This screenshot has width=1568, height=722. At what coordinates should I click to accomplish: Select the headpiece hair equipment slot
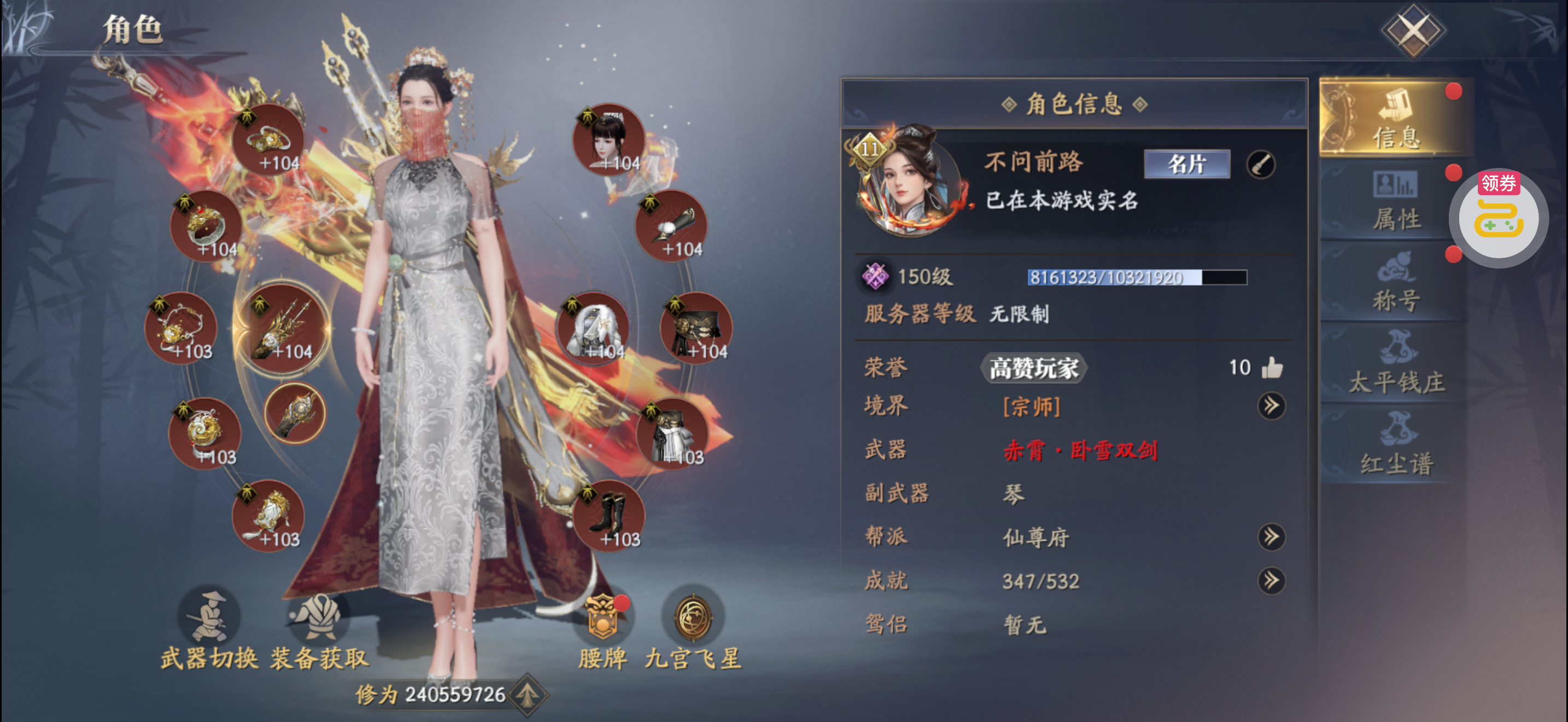pyautogui.click(x=609, y=139)
